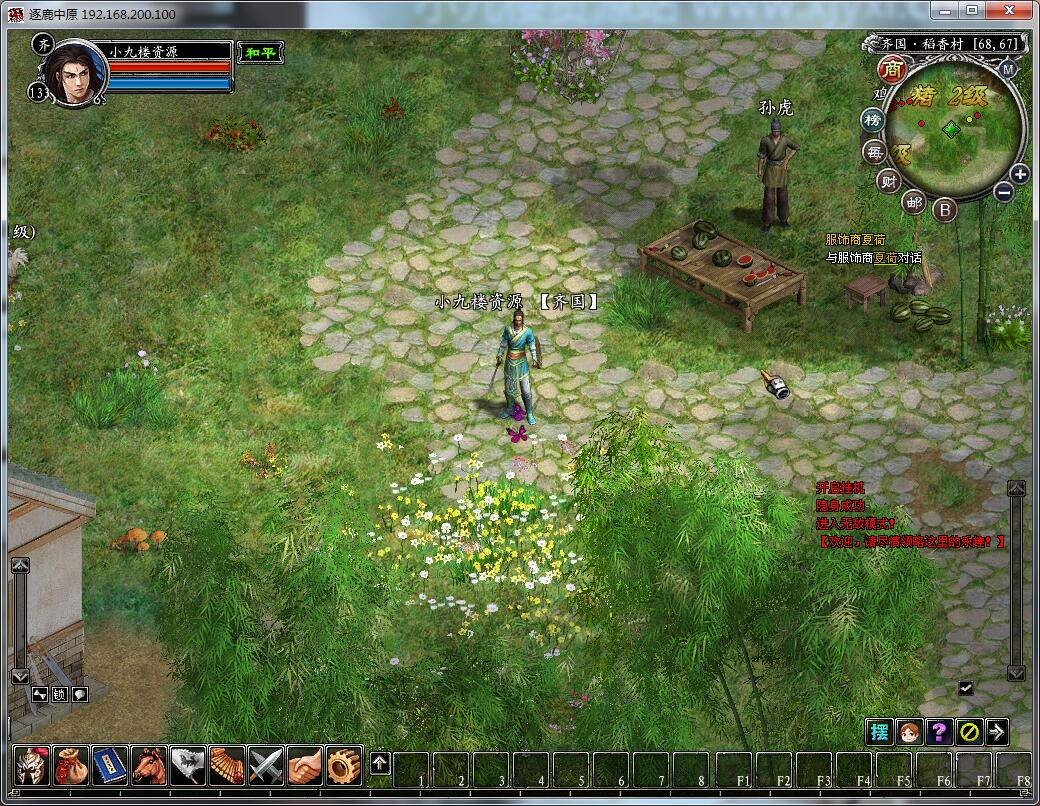Open the blue book icon
The width and height of the screenshot is (1040, 806).
(x=109, y=765)
